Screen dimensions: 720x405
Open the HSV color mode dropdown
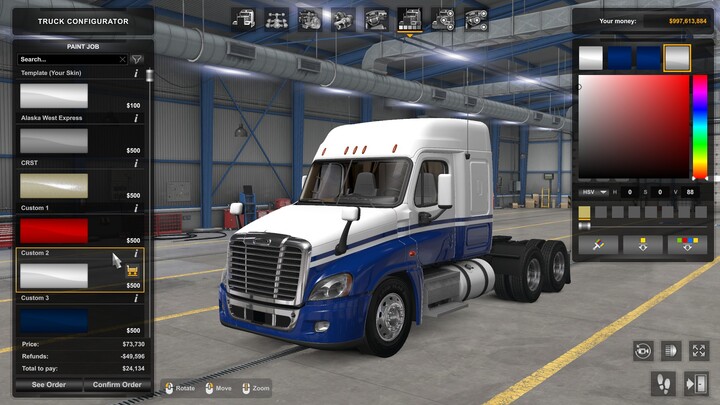591,192
